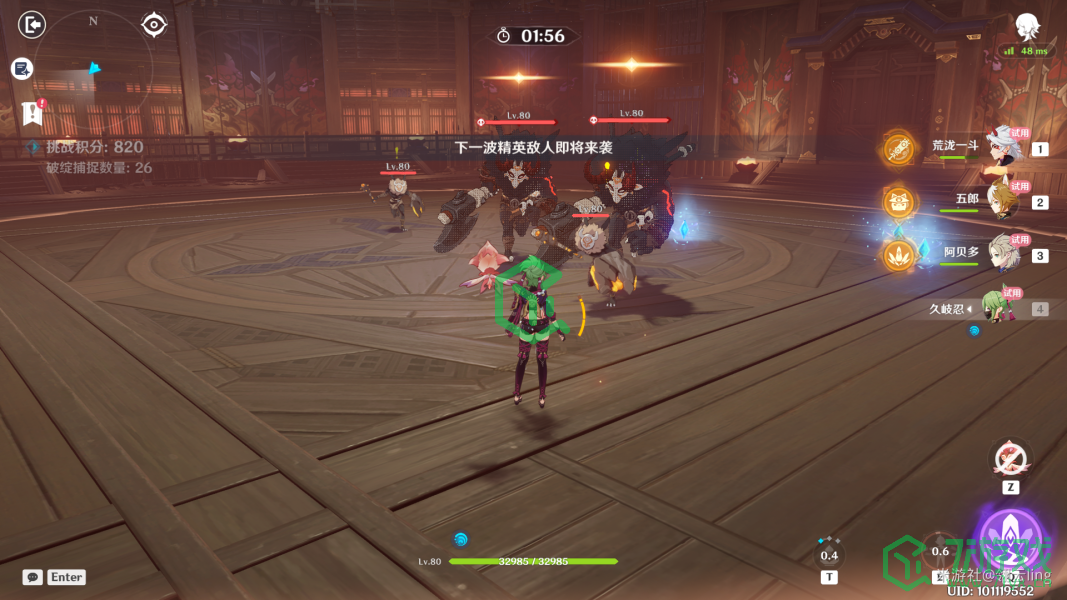Trigger 荒泷一斗's glowing burst icon
The image size is (1067, 600).
899,149
